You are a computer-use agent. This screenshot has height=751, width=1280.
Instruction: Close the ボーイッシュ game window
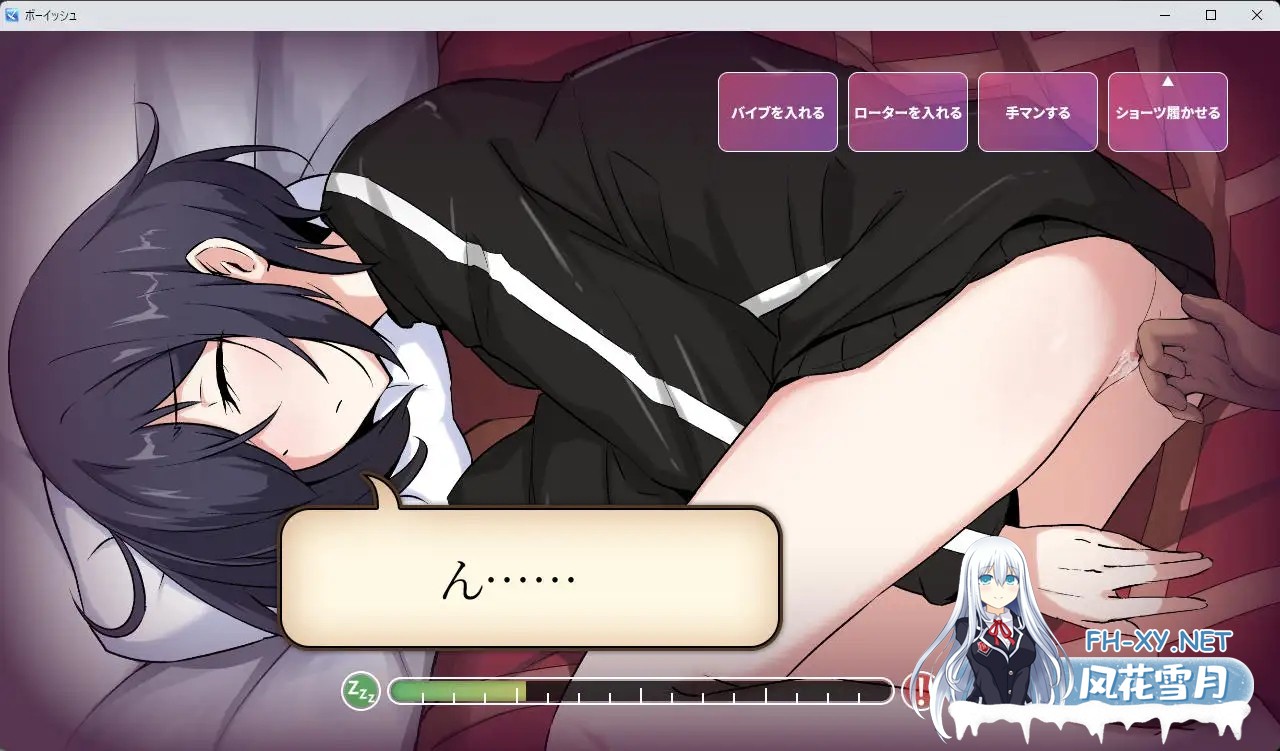[x=1257, y=15]
